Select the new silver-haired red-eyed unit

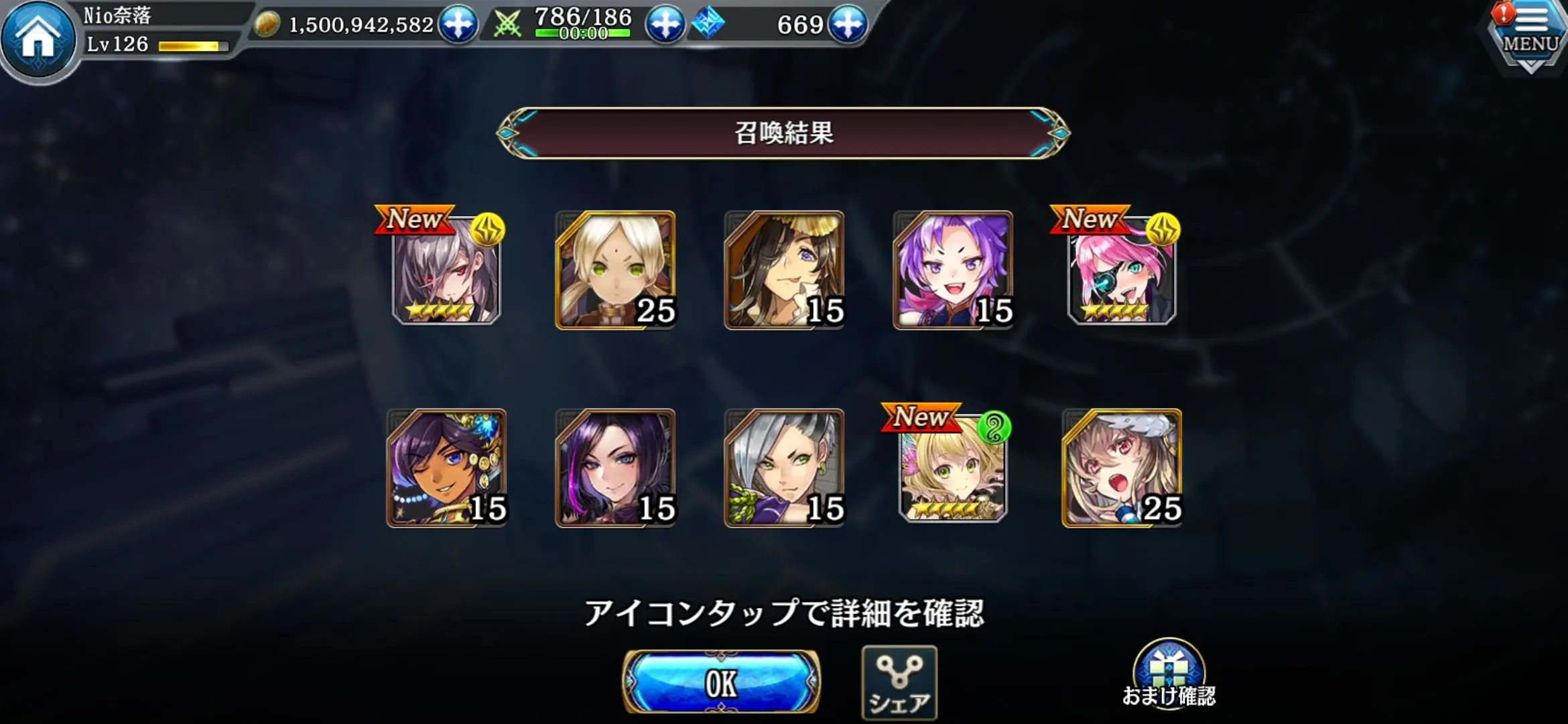(446, 271)
